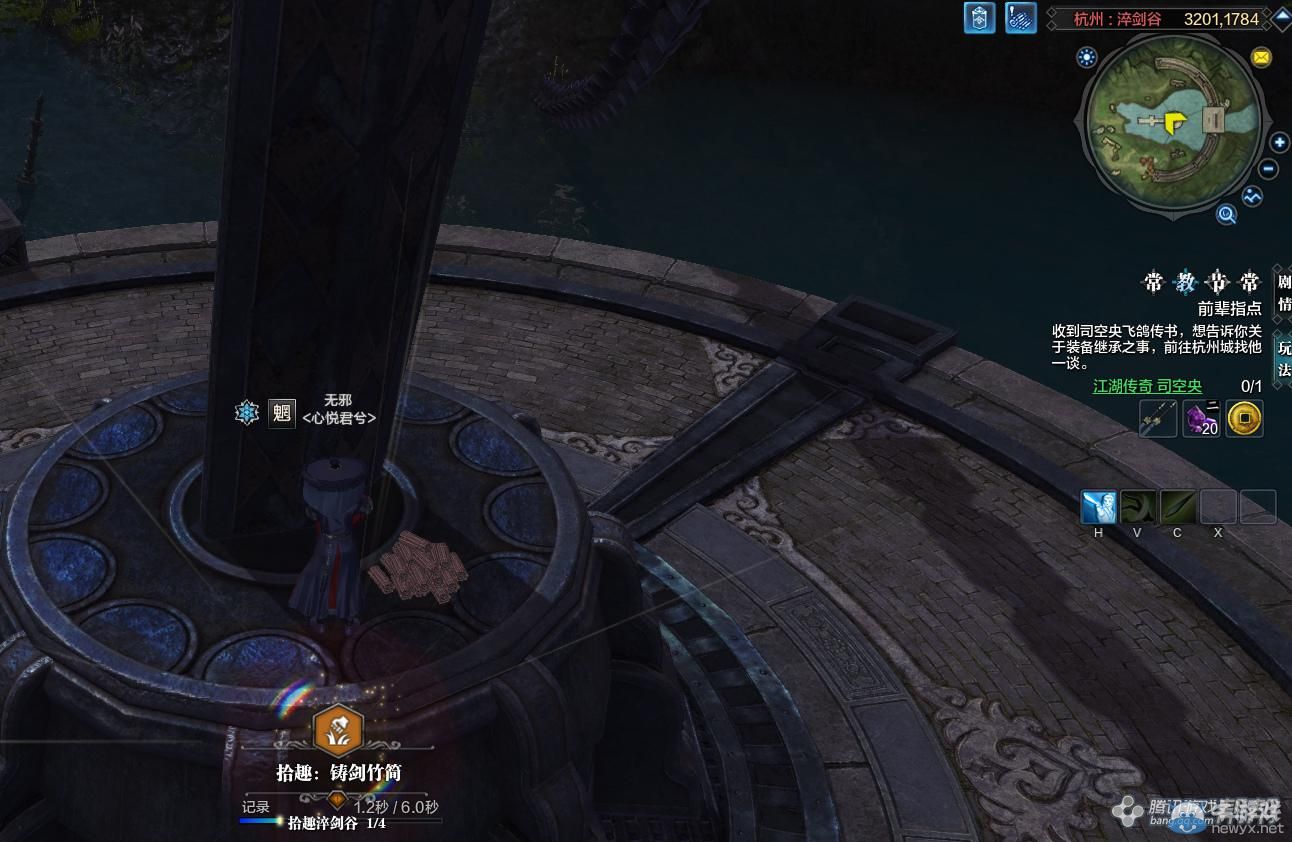The width and height of the screenshot is (1292, 842).
Task: Zoom out the minimap with minus button
Action: [x=1269, y=169]
